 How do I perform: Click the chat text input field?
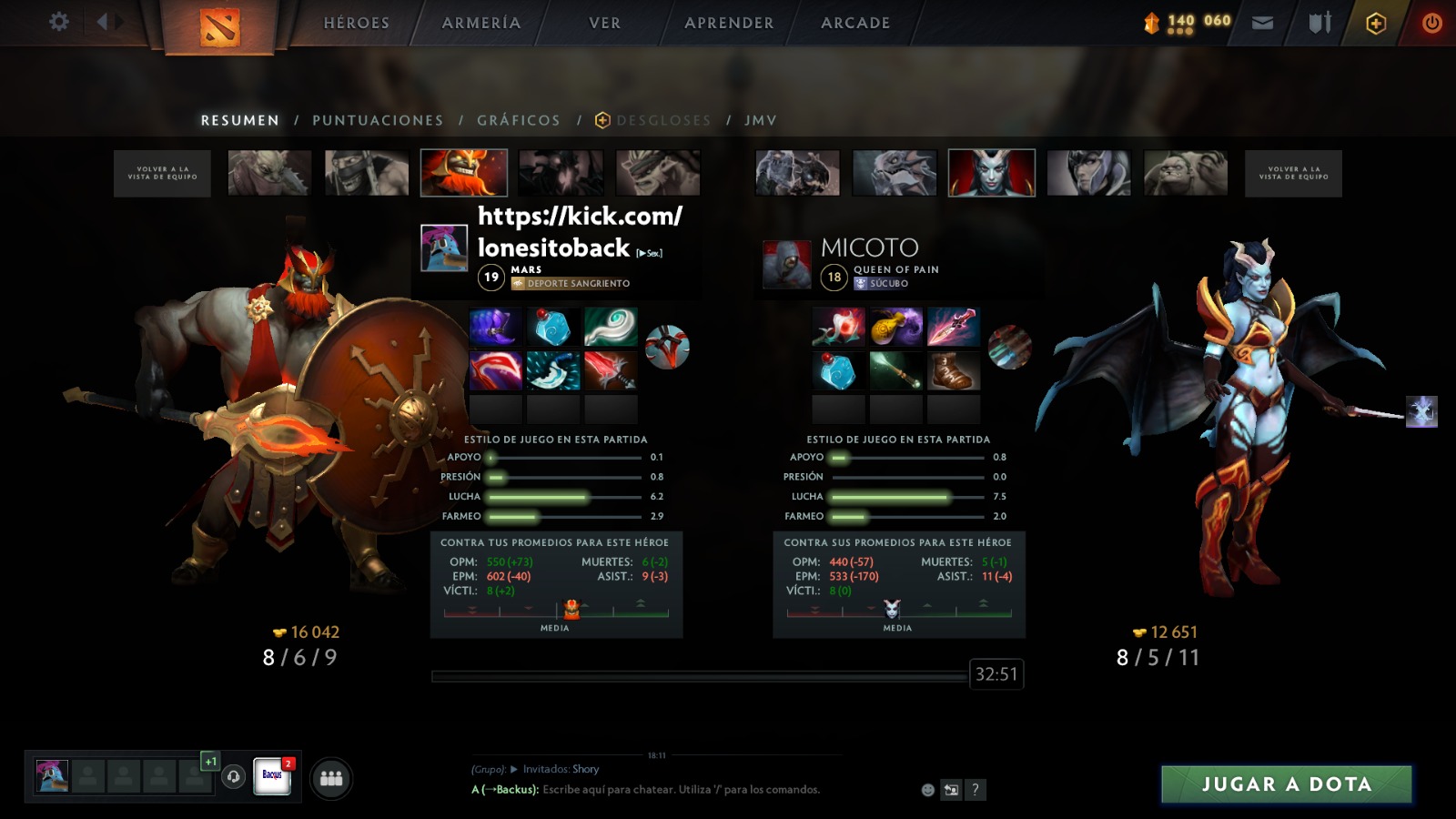click(682, 790)
